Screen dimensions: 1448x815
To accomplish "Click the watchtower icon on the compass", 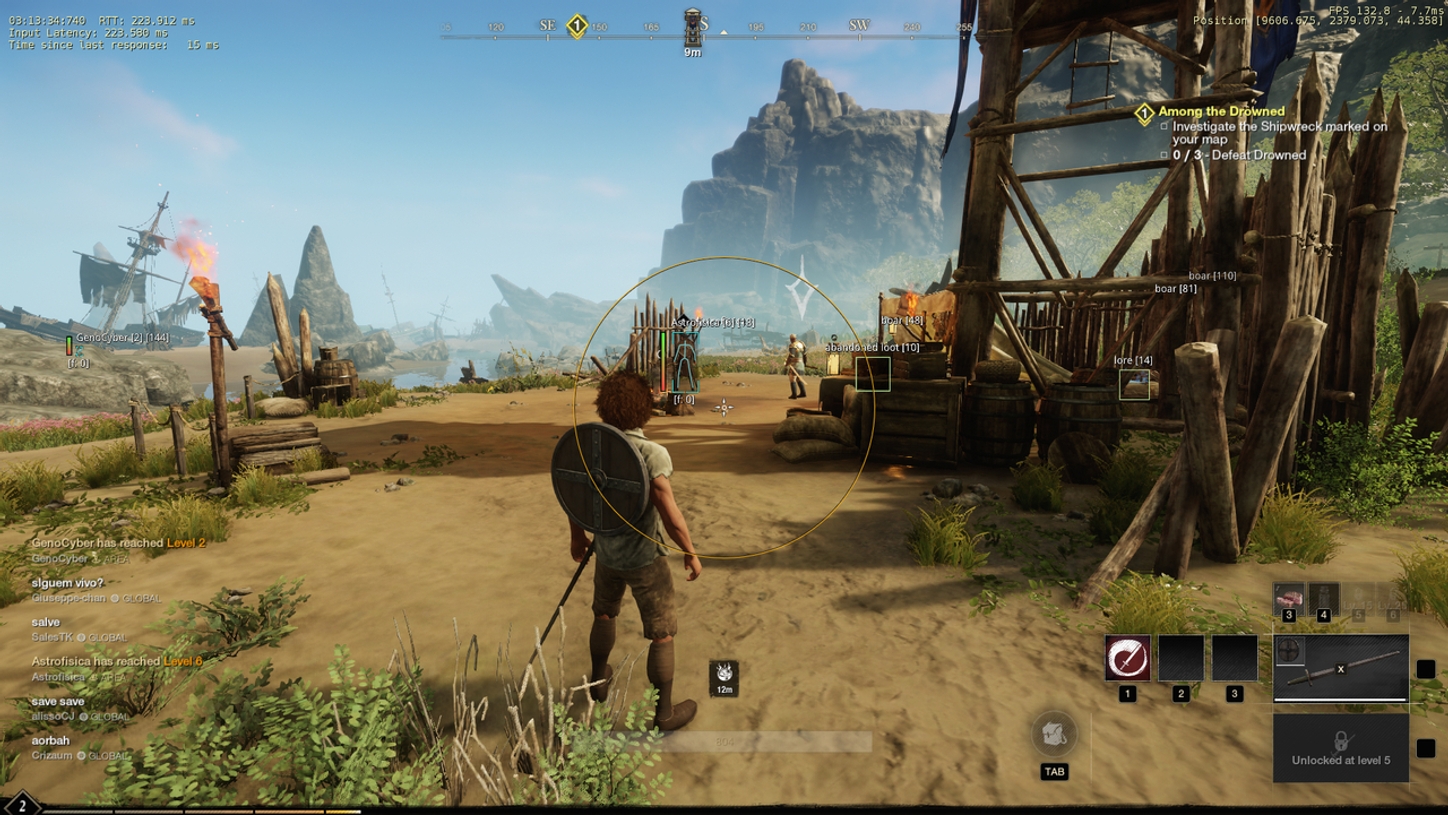I will click(693, 27).
